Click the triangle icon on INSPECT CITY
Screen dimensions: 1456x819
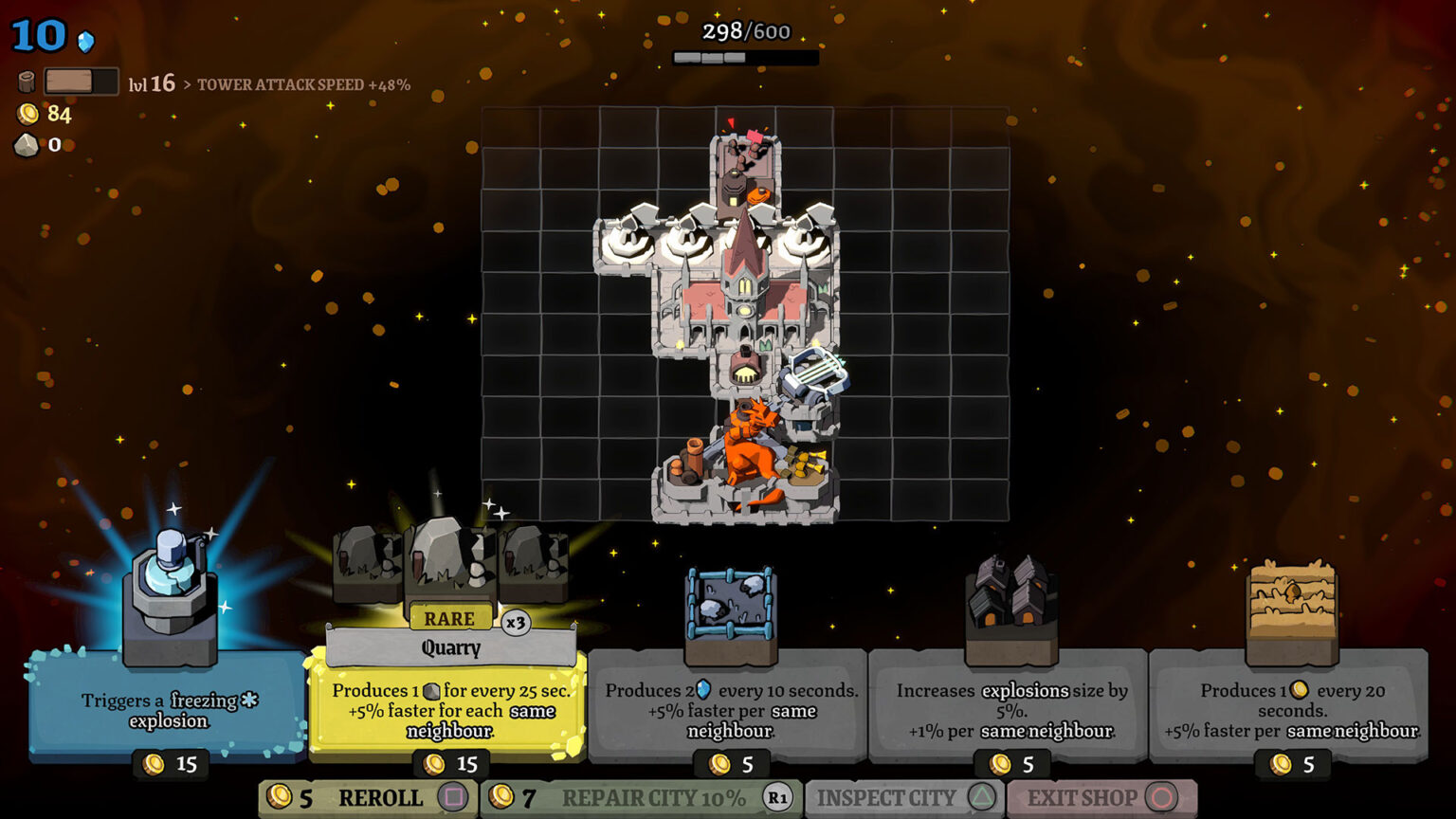(982, 799)
